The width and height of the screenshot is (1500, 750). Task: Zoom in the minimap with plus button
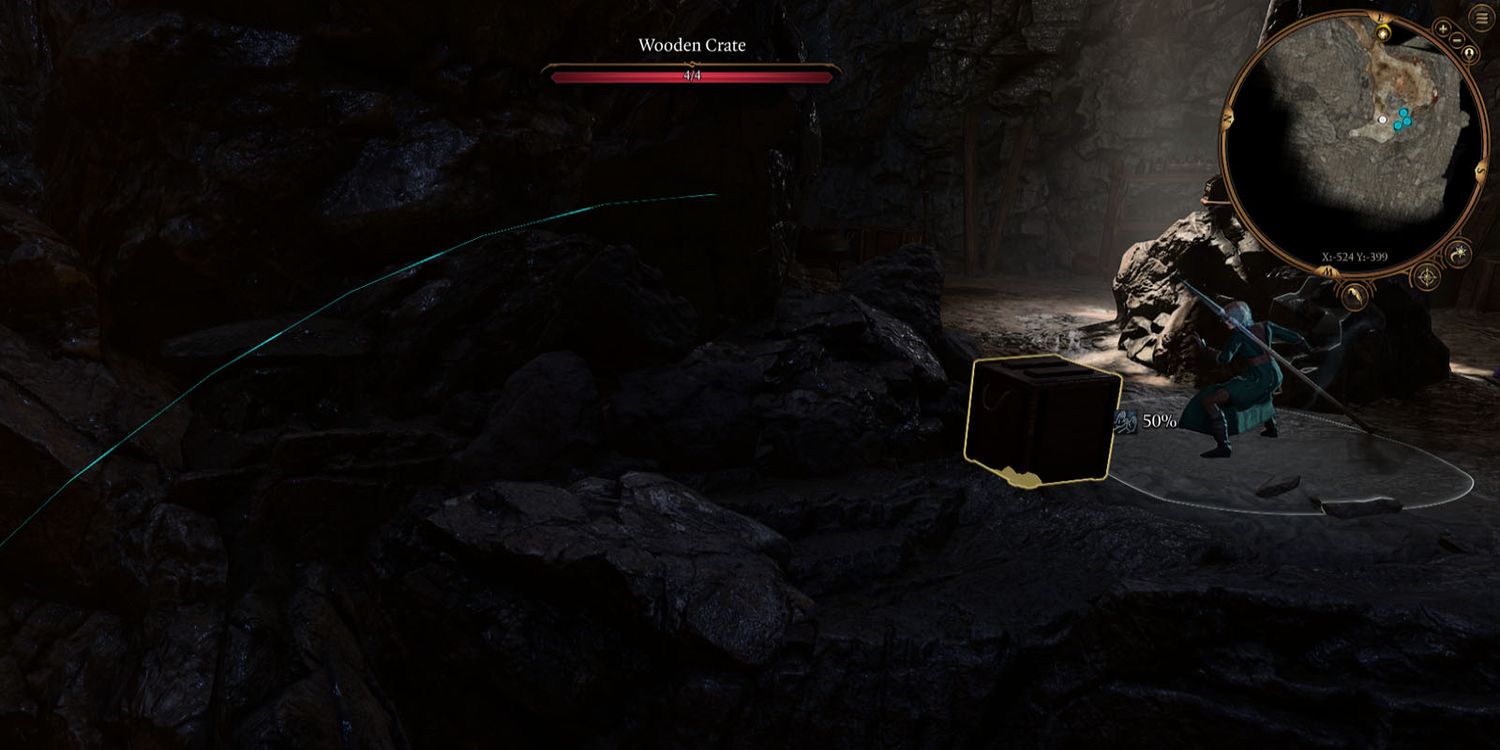(1443, 29)
